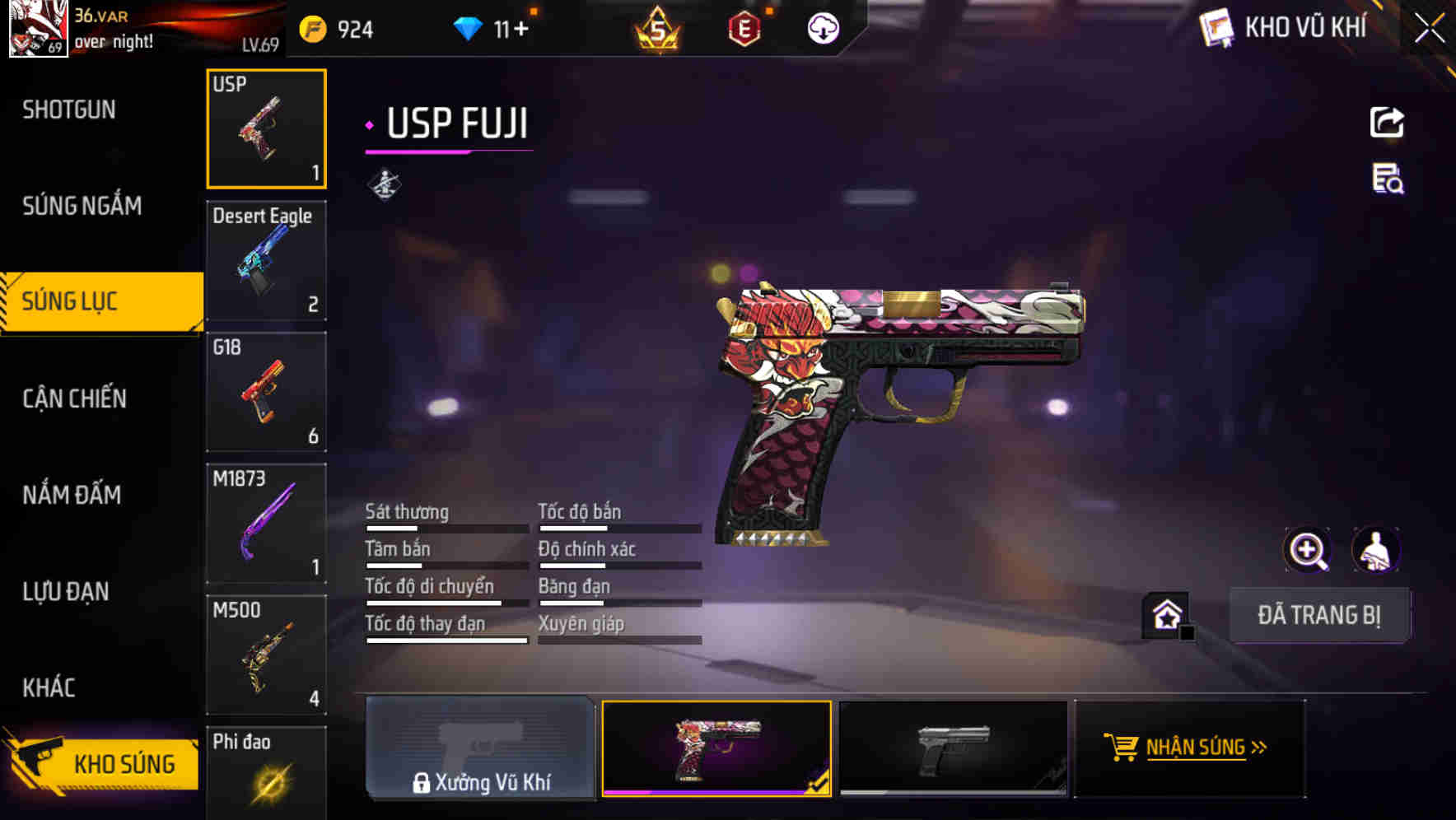Open the cloud download icon in the top bar
1456x820 pixels.
822,29
